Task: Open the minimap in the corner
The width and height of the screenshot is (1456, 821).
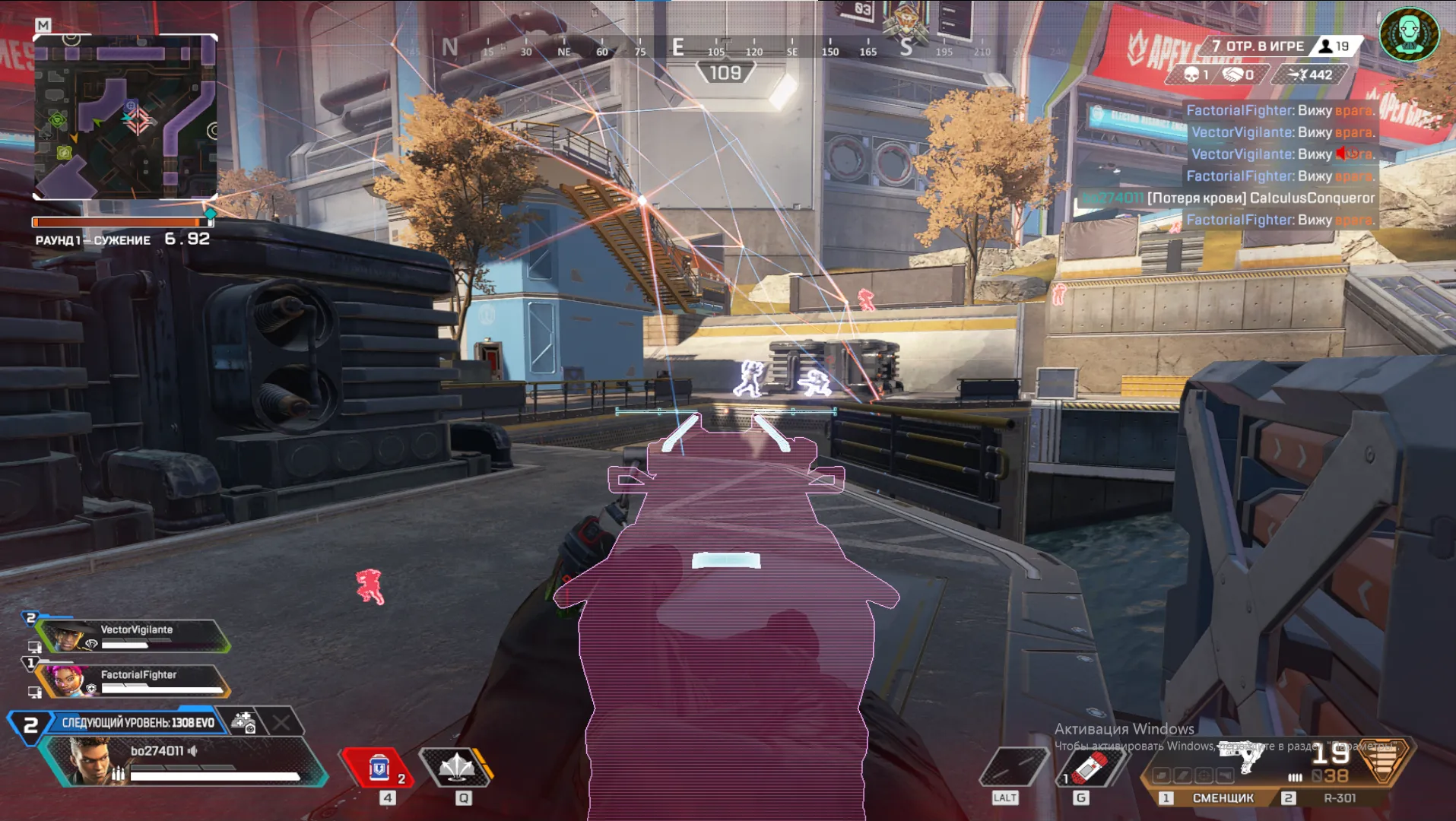Action: tap(125, 116)
